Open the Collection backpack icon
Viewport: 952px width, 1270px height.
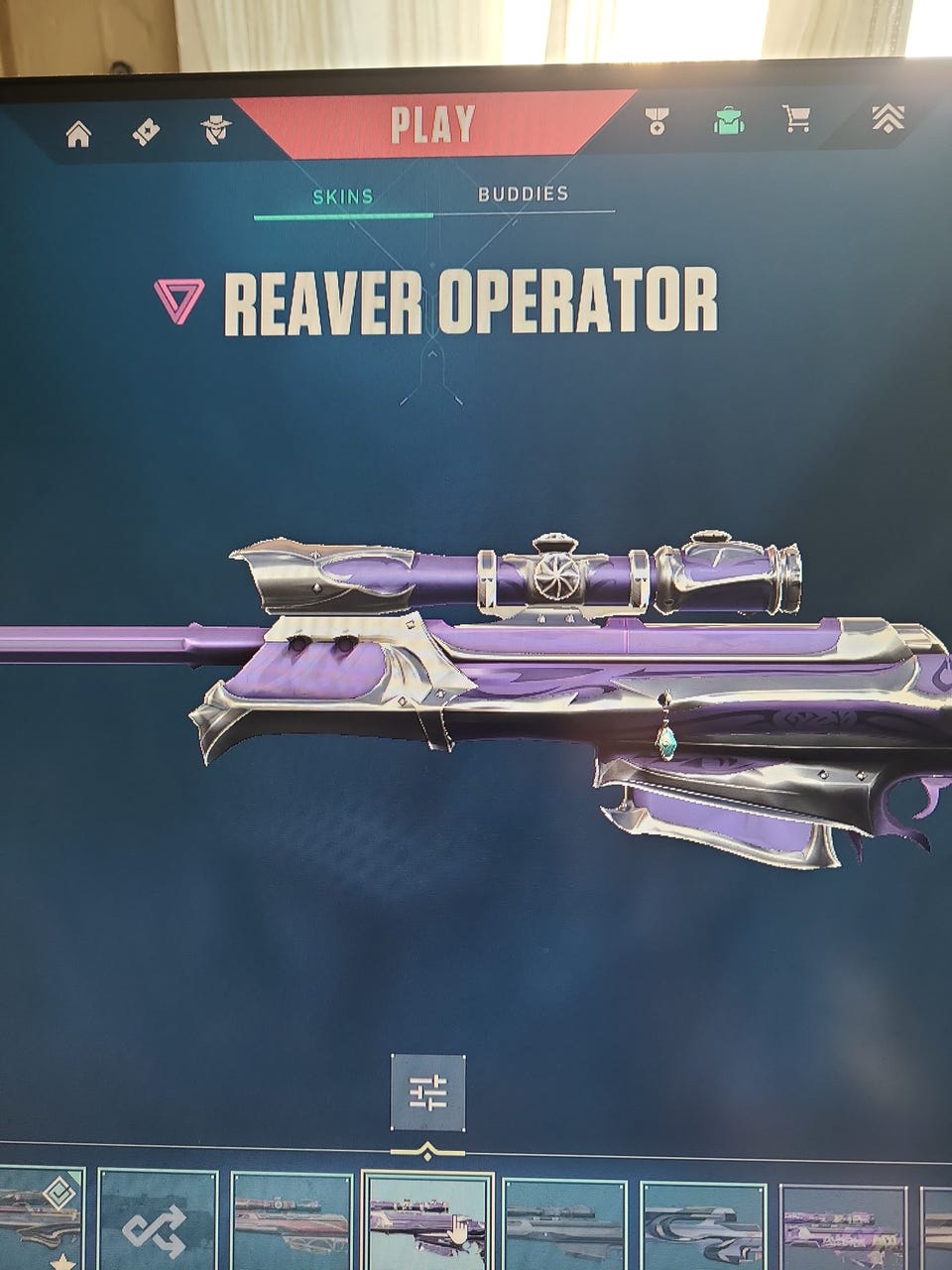(729, 120)
